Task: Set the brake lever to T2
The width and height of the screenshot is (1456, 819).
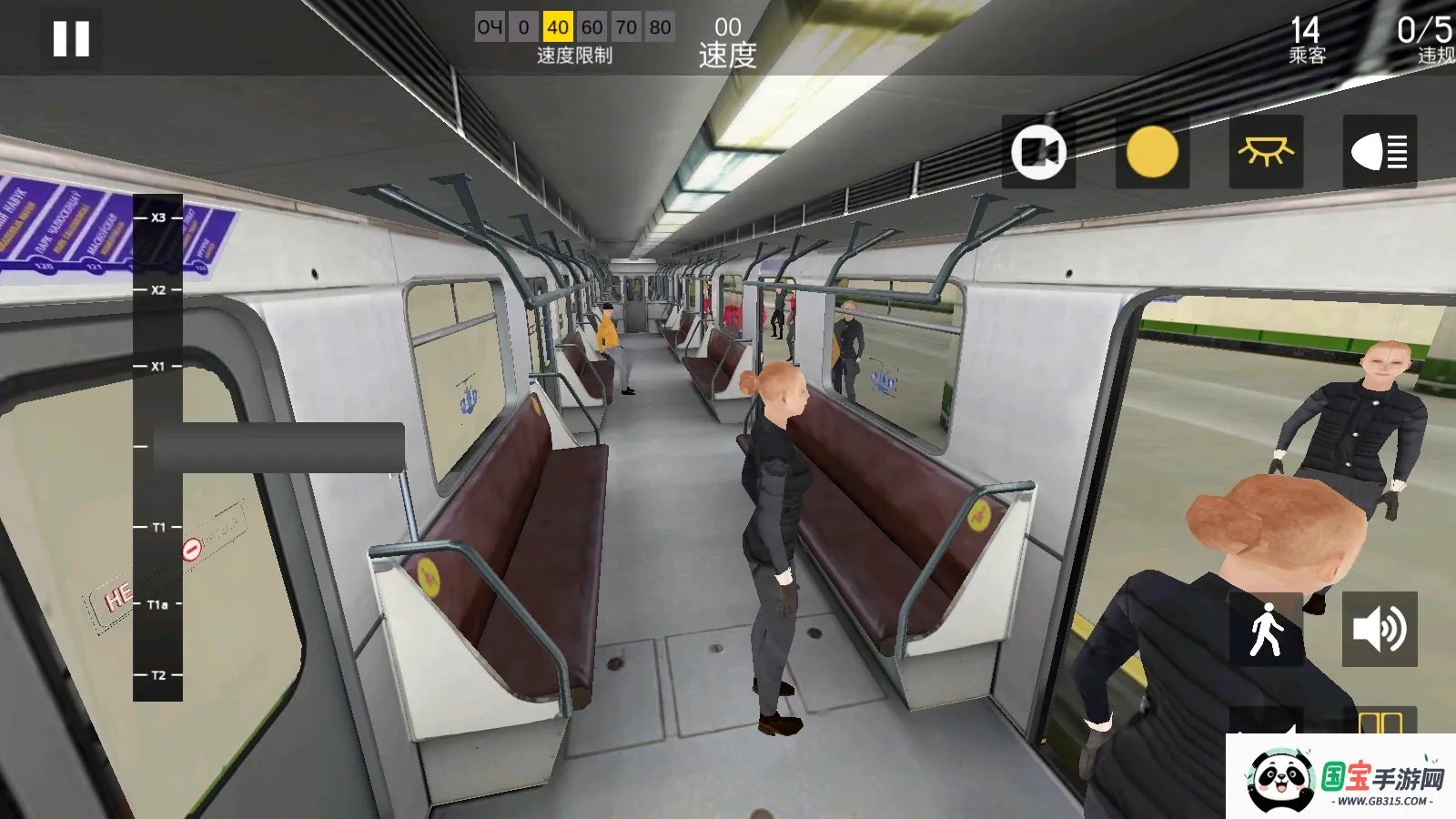Action: click(158, 675)
